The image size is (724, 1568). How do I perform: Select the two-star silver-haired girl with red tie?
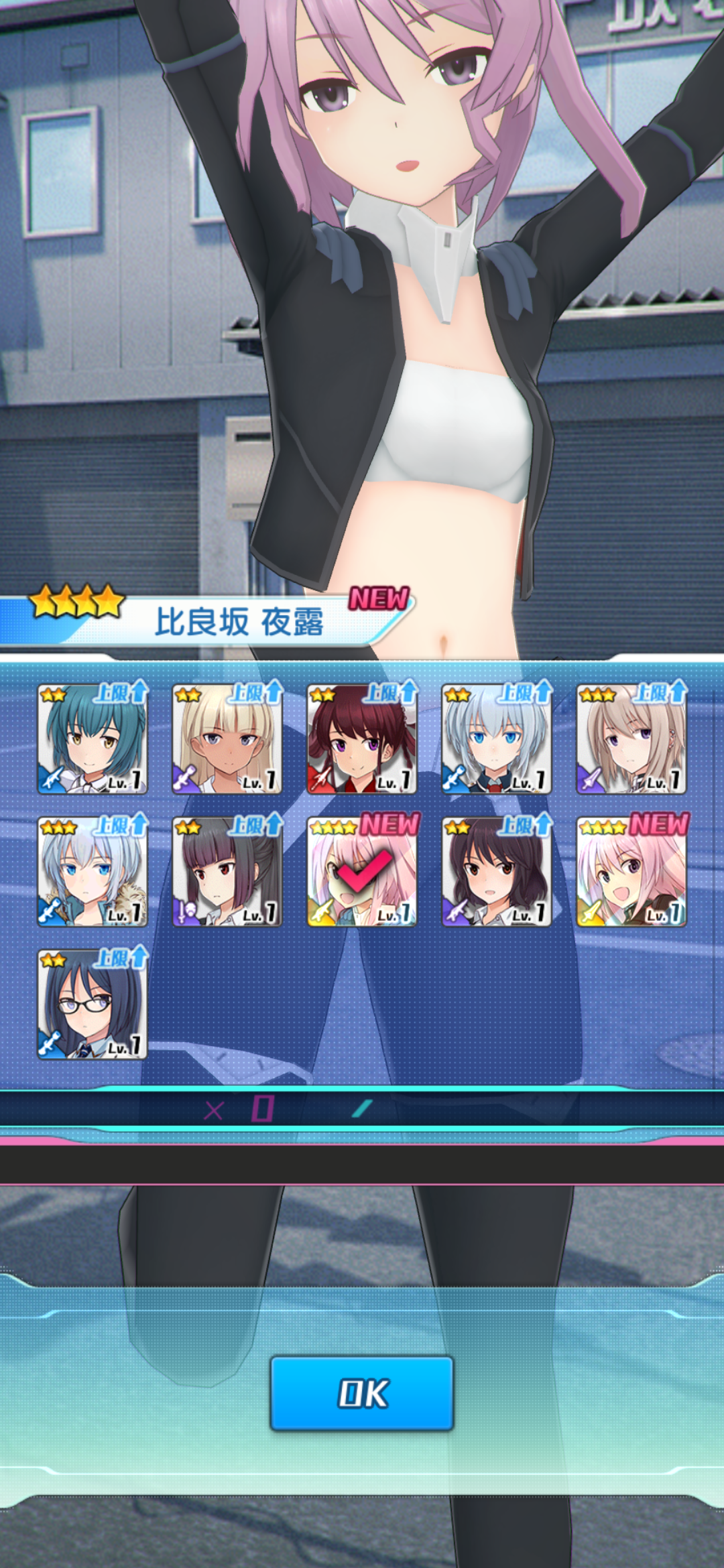497,739
